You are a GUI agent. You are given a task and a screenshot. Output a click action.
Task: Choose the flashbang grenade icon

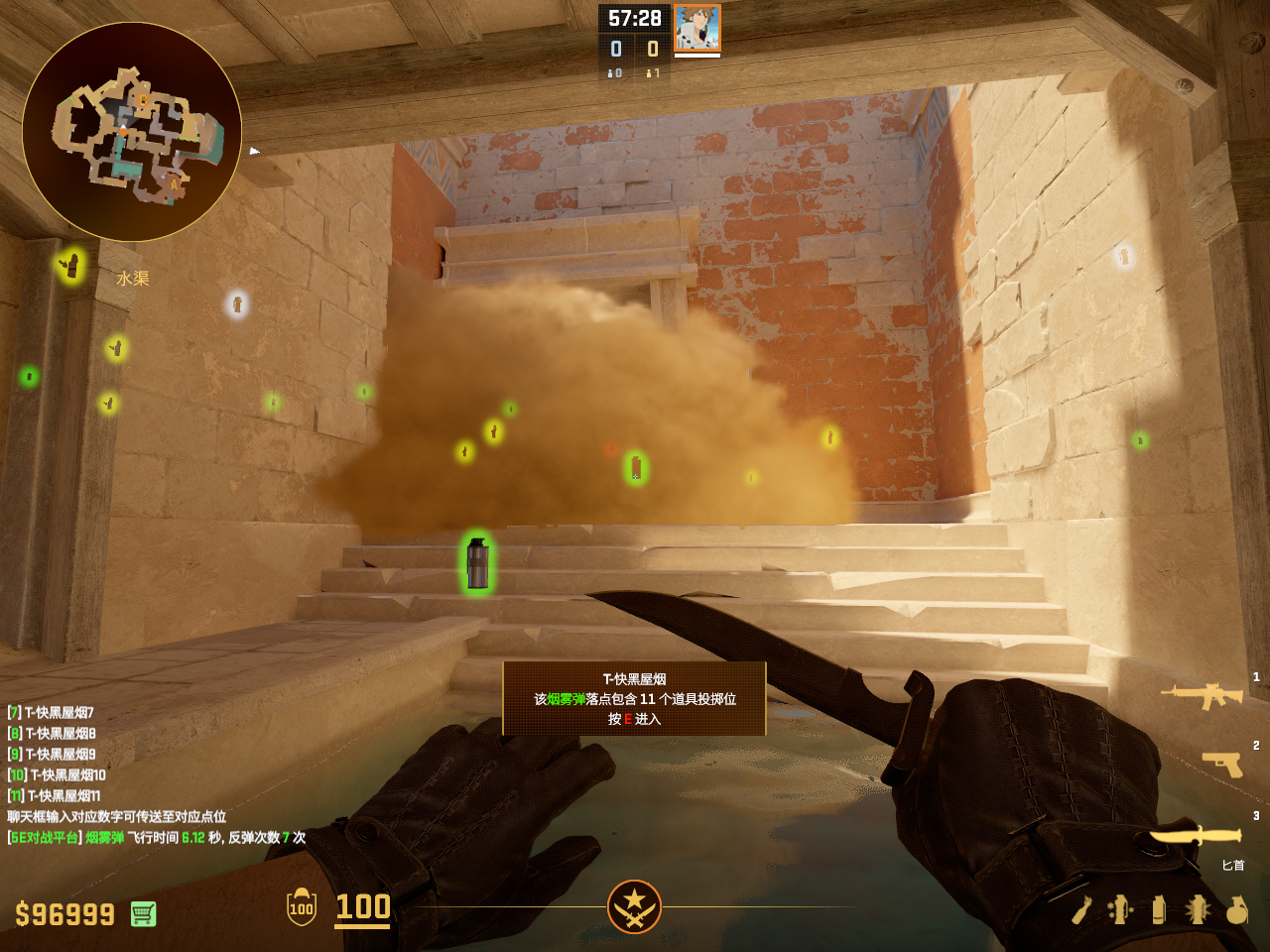1197,909
